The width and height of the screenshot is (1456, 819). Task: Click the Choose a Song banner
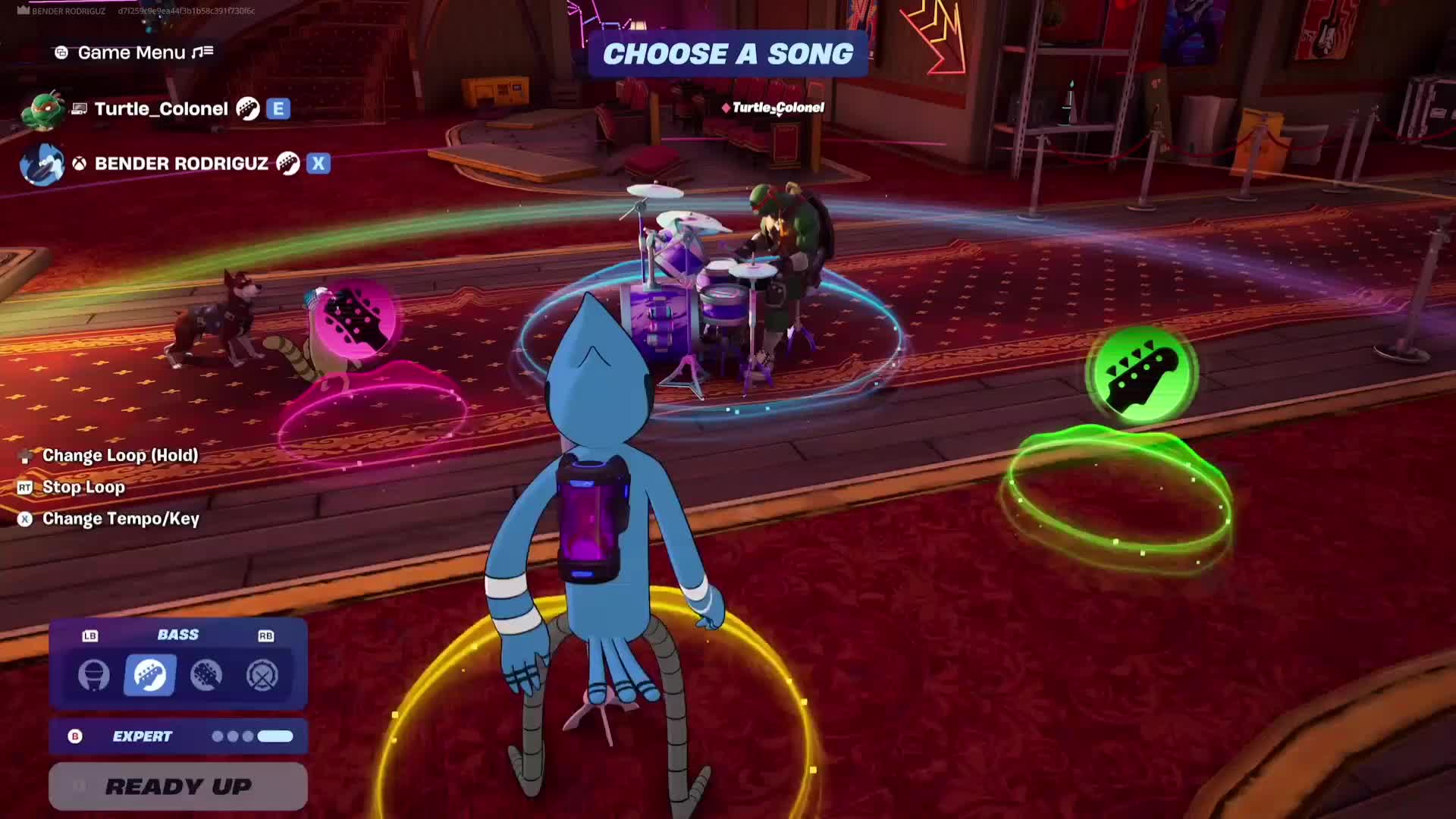pos(728,54)
